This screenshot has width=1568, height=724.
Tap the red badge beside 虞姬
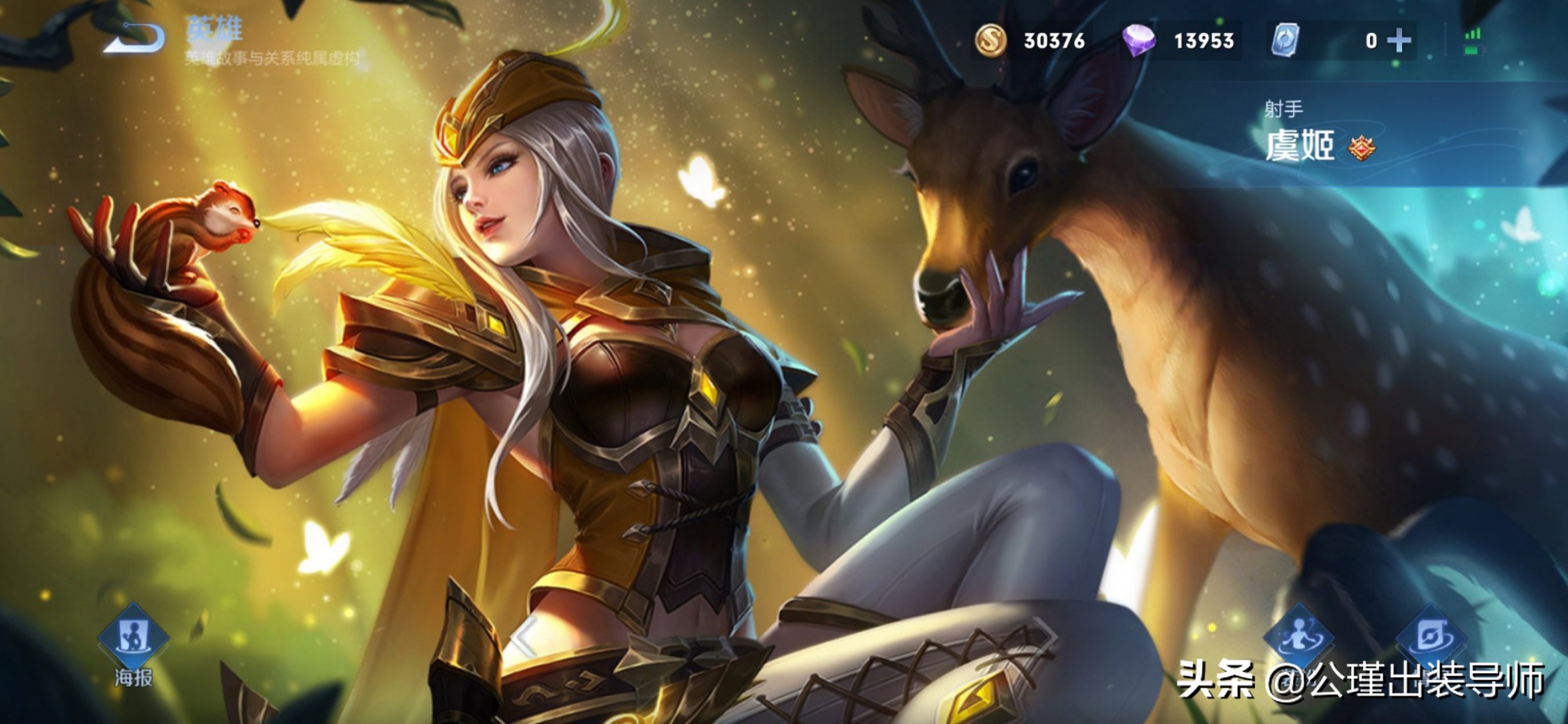[x=1362, y=147]
